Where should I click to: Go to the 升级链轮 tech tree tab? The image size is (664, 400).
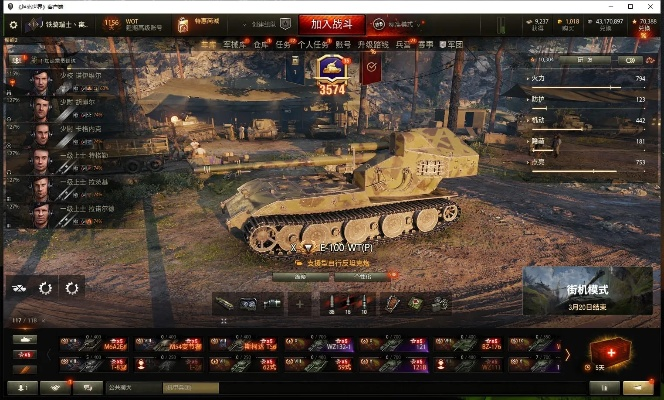click(x=372, y=45)
